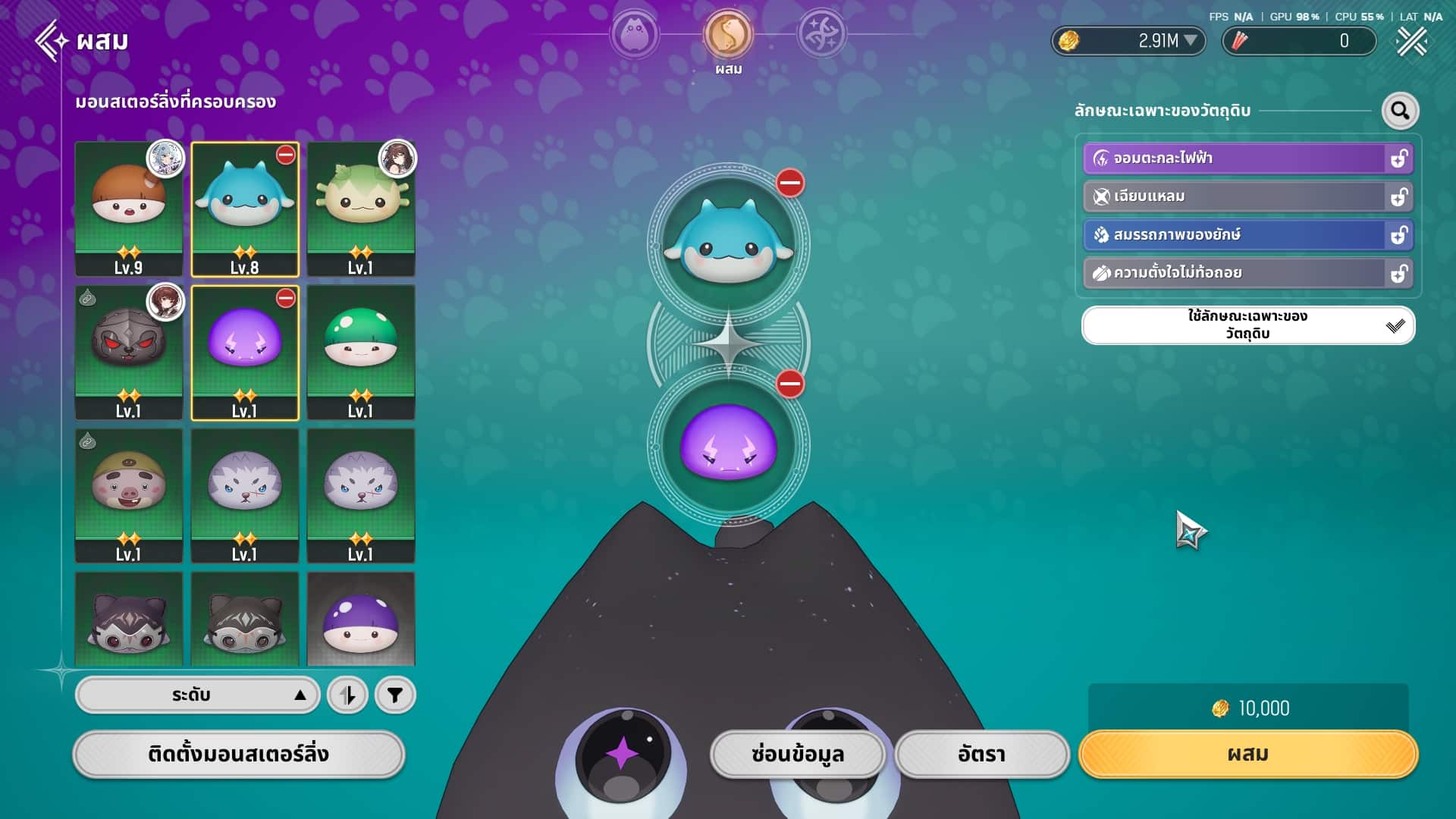Switch to the cat-face tab icon
This screenshot has width=1456, height=819.
point(634,34)
